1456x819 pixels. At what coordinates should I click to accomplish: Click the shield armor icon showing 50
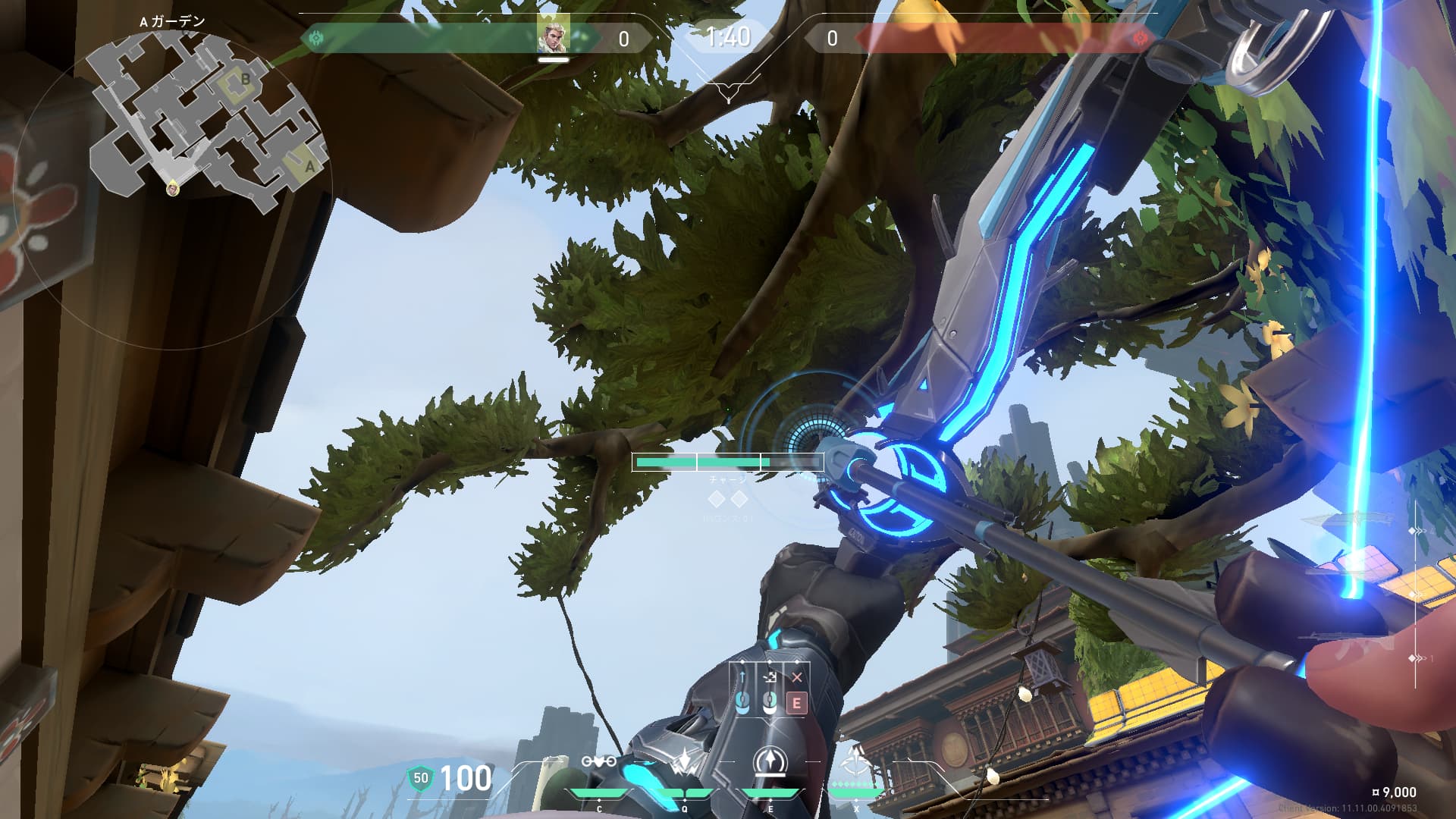(x=421, y=778)
